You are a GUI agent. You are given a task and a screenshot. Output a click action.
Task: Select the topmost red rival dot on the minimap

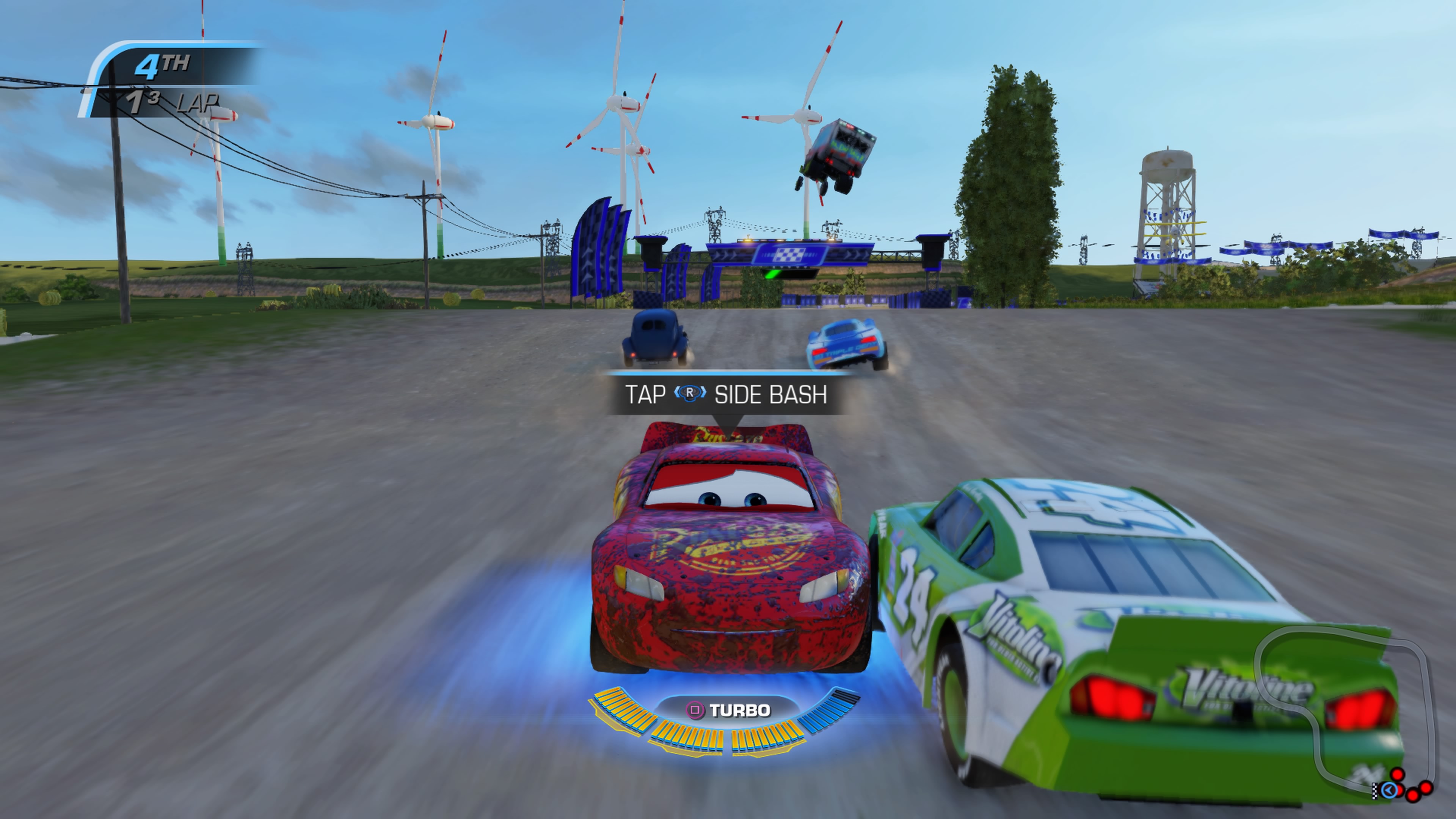point(1397,775)
